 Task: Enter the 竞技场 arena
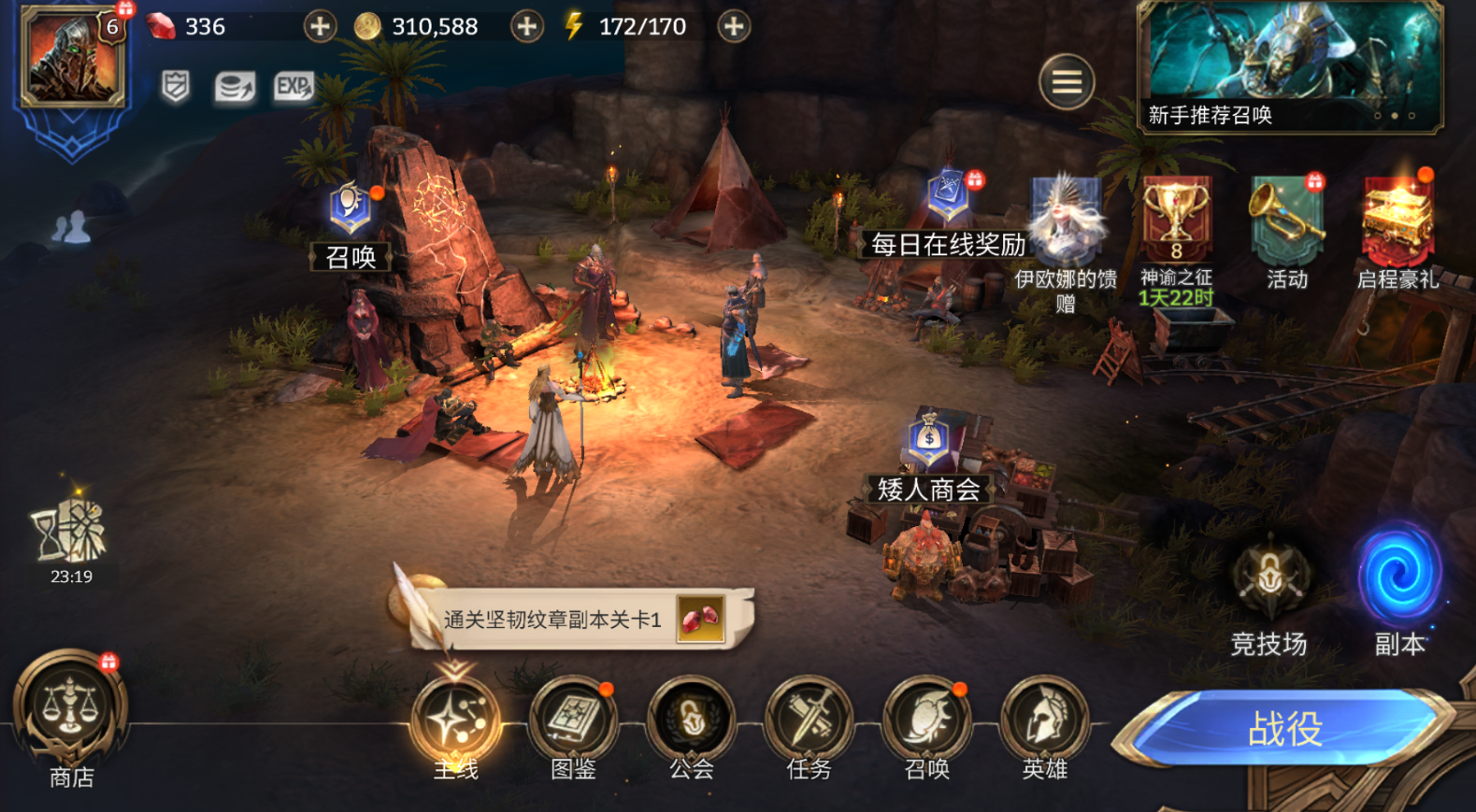1268,579
